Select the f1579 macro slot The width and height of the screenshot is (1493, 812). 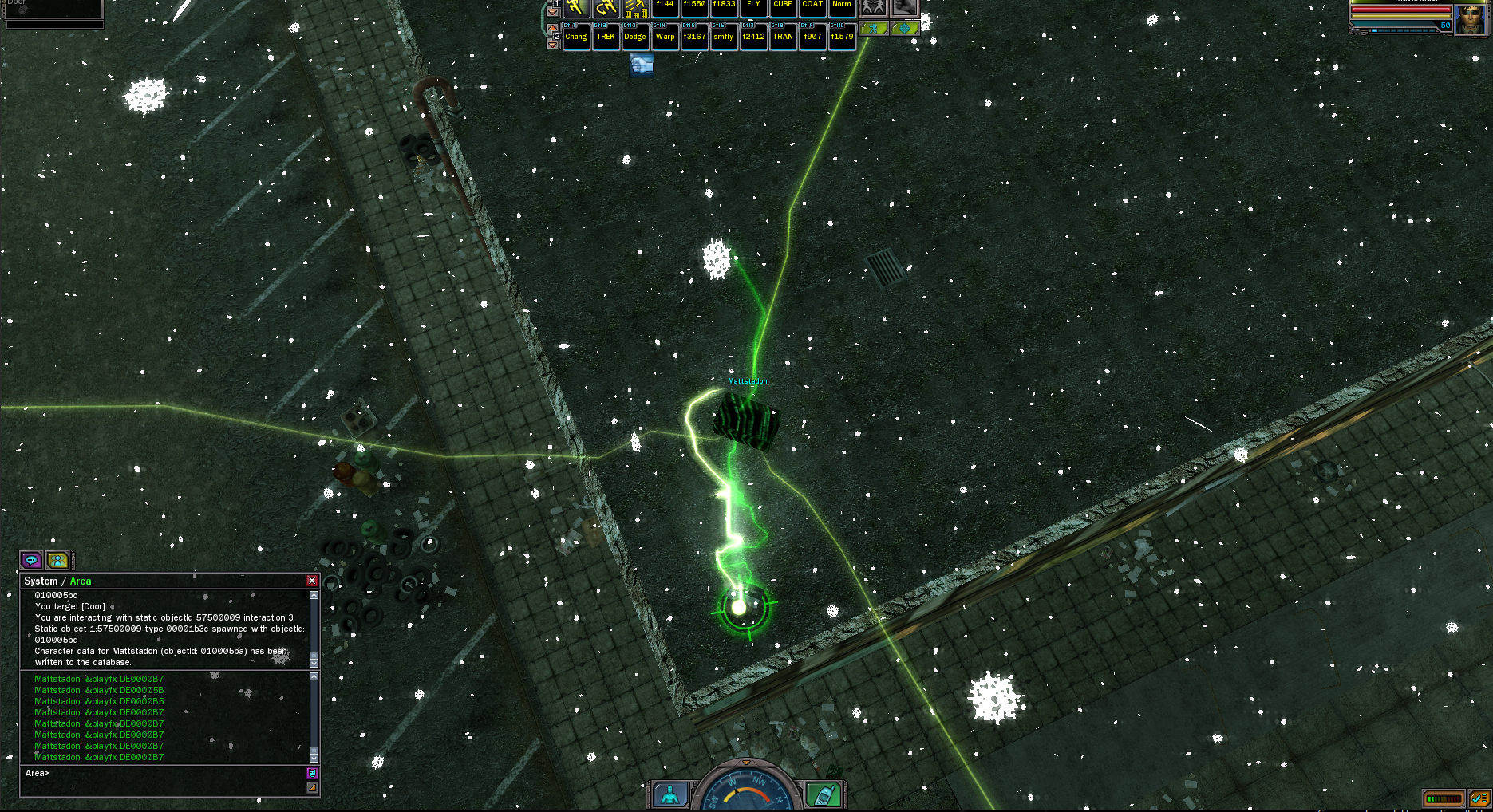coord(842,37)
